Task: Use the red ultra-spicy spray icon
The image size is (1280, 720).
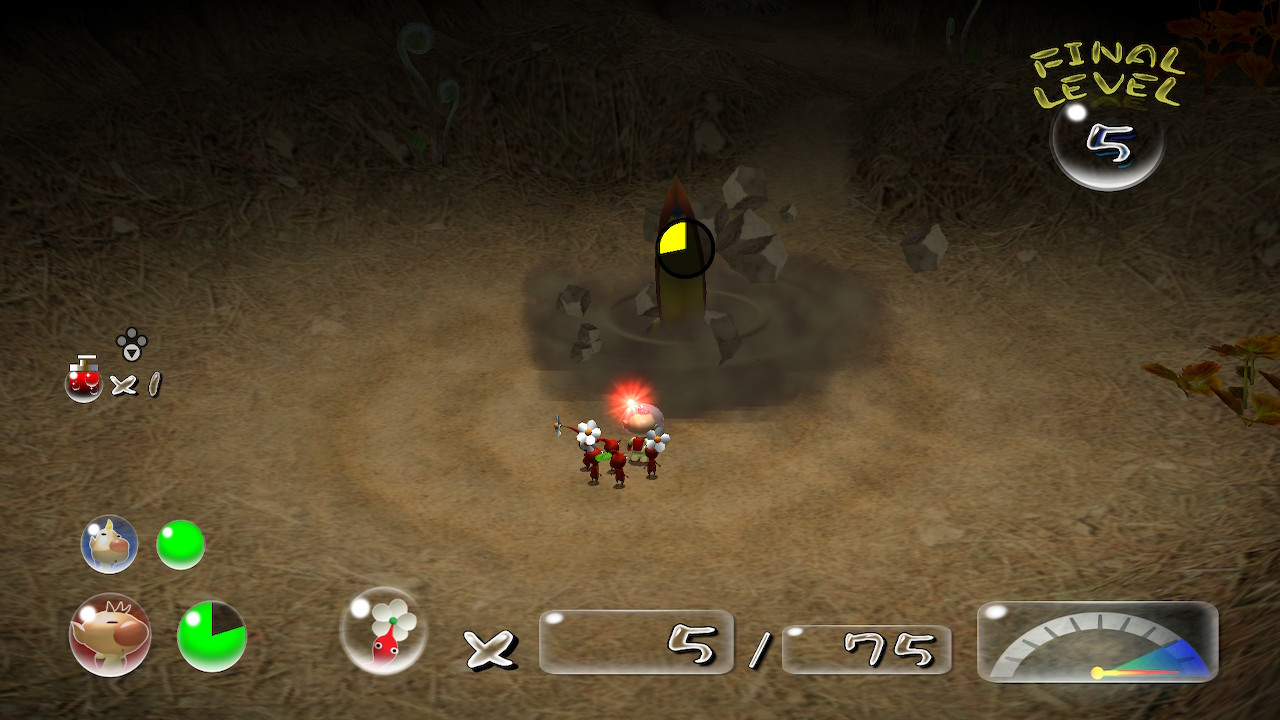Action: click(84, 381)
